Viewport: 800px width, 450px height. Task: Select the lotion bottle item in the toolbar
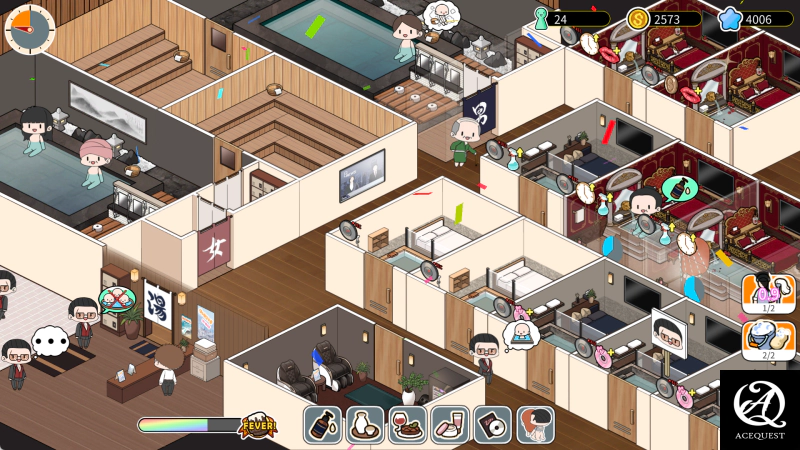[x=322, y=425]
